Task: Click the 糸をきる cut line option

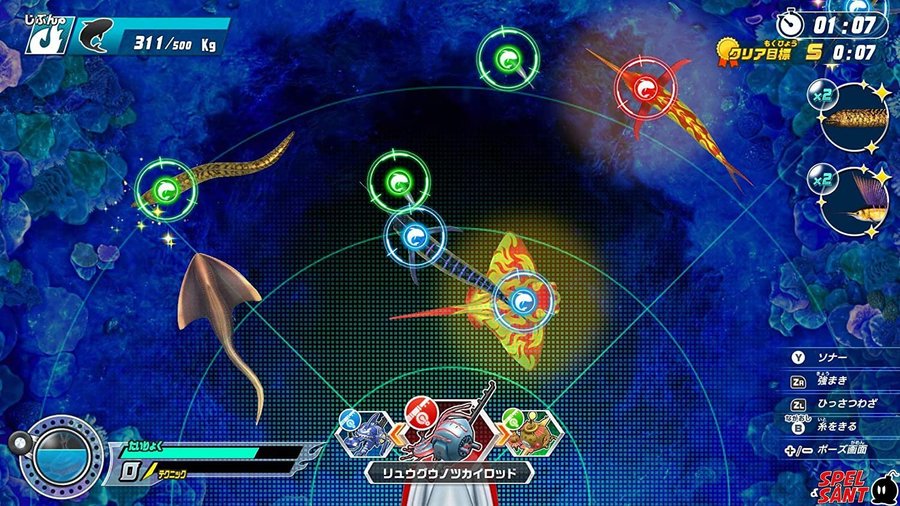Action: pyautogui.click(x=830, y=427)
